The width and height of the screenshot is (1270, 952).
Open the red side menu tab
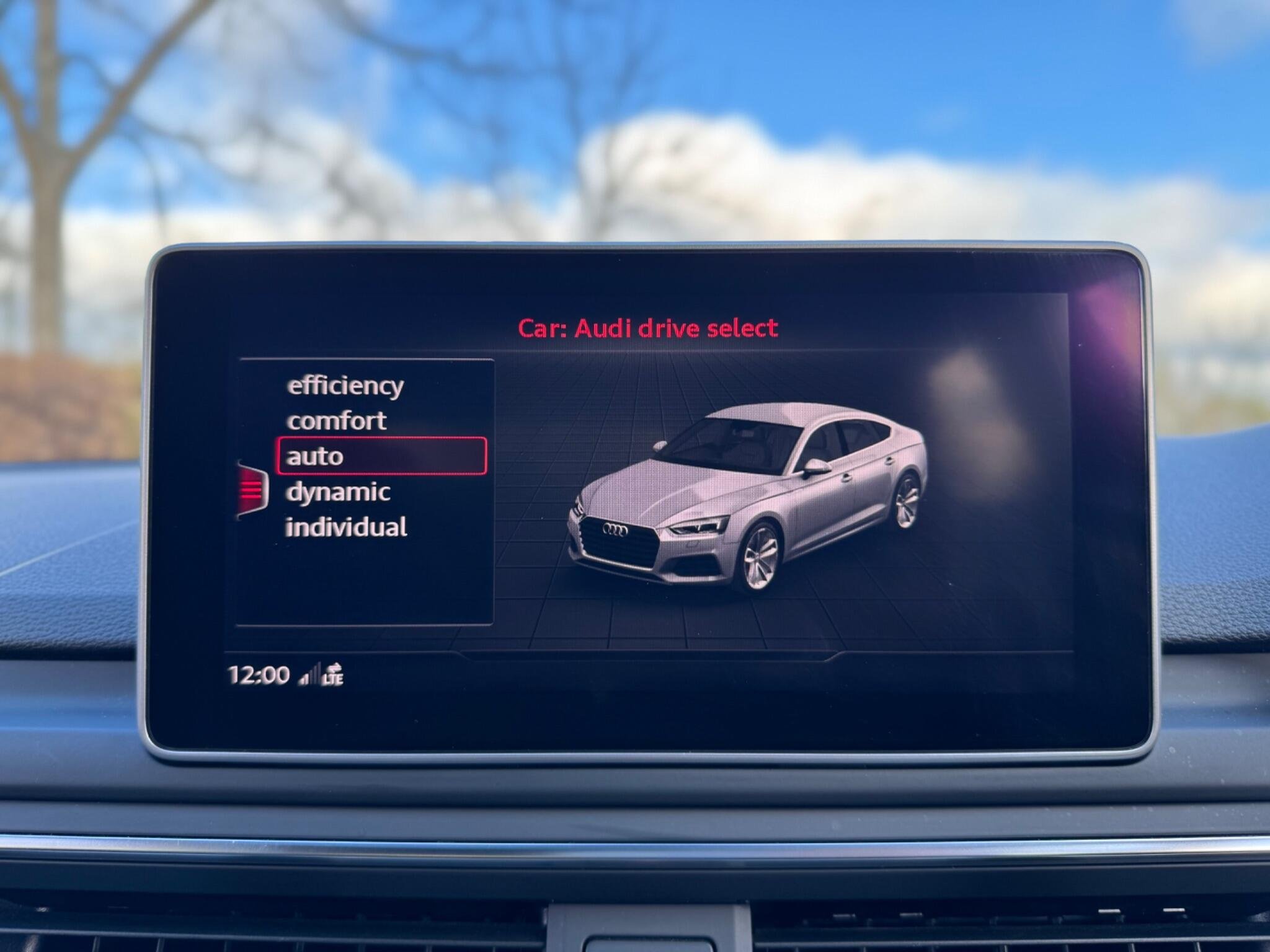click(x=252, y=490)
